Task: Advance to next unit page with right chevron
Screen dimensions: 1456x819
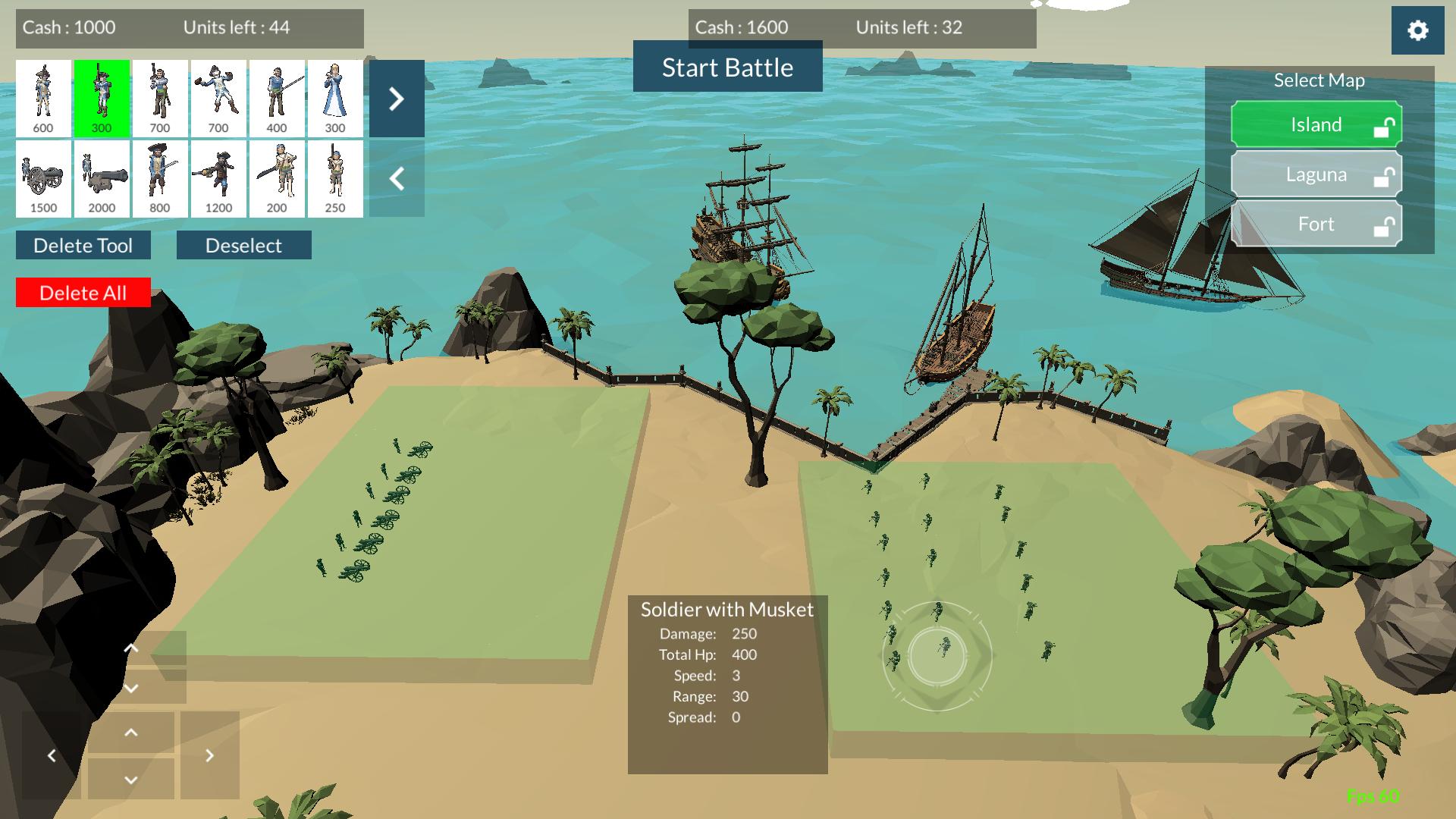Action: pos(395,99)
